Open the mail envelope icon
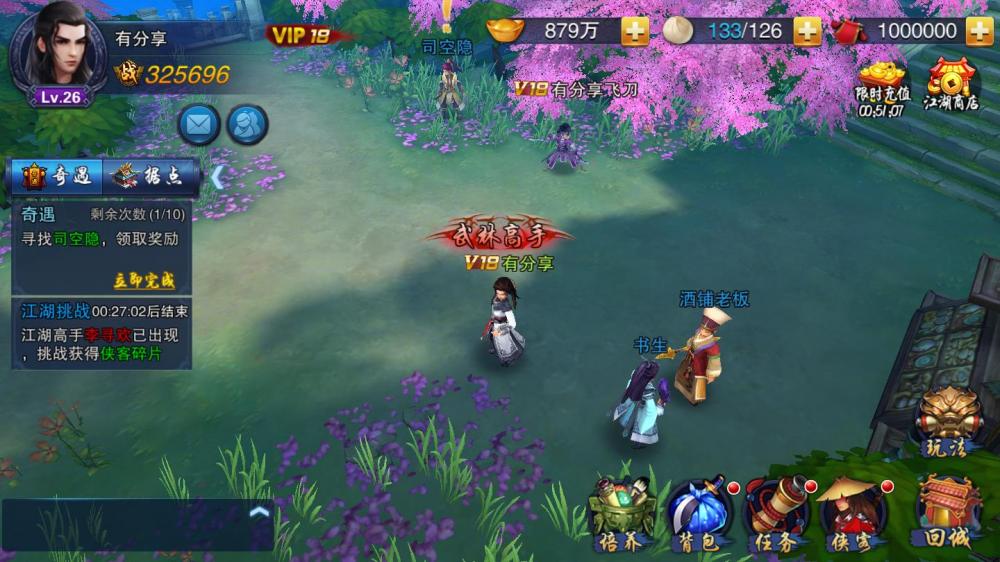Image resolution: width=1000 pixels, height=562 pixels. [199, 125]
